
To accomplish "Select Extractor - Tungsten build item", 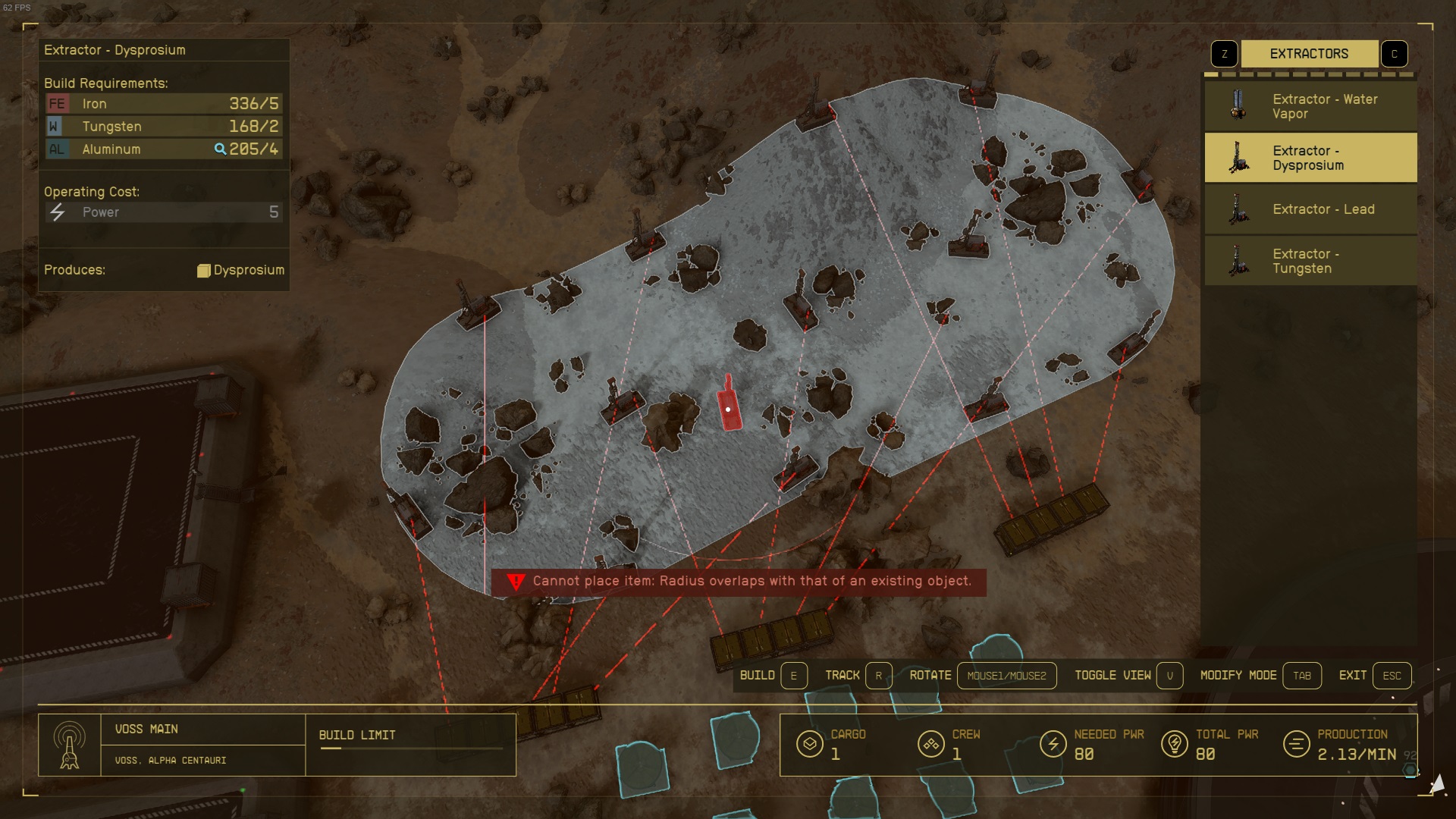I will 1310,261.
